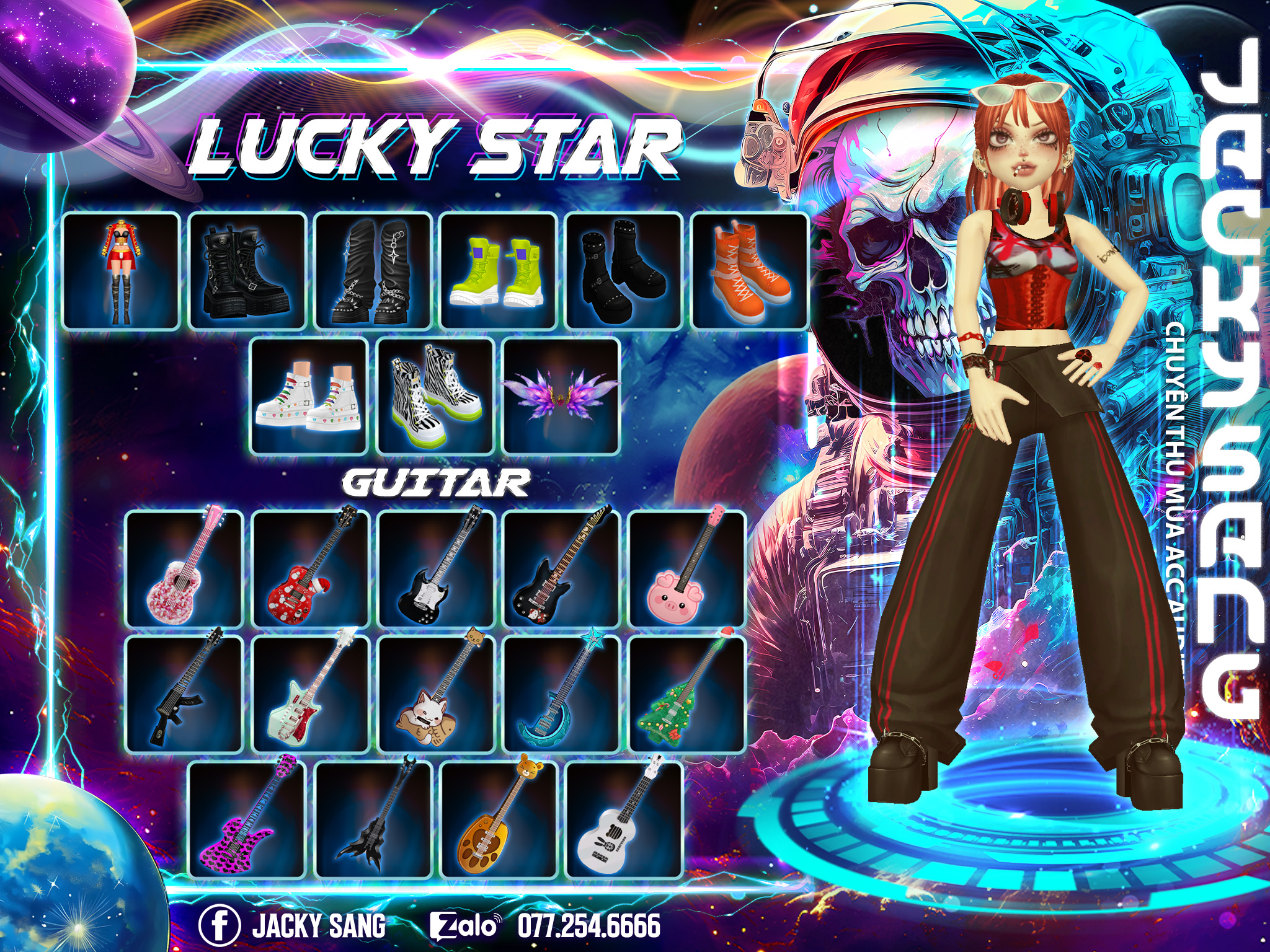
Task: Select the black leg-warmer boots with chains
Action: [x=372, y=271]
